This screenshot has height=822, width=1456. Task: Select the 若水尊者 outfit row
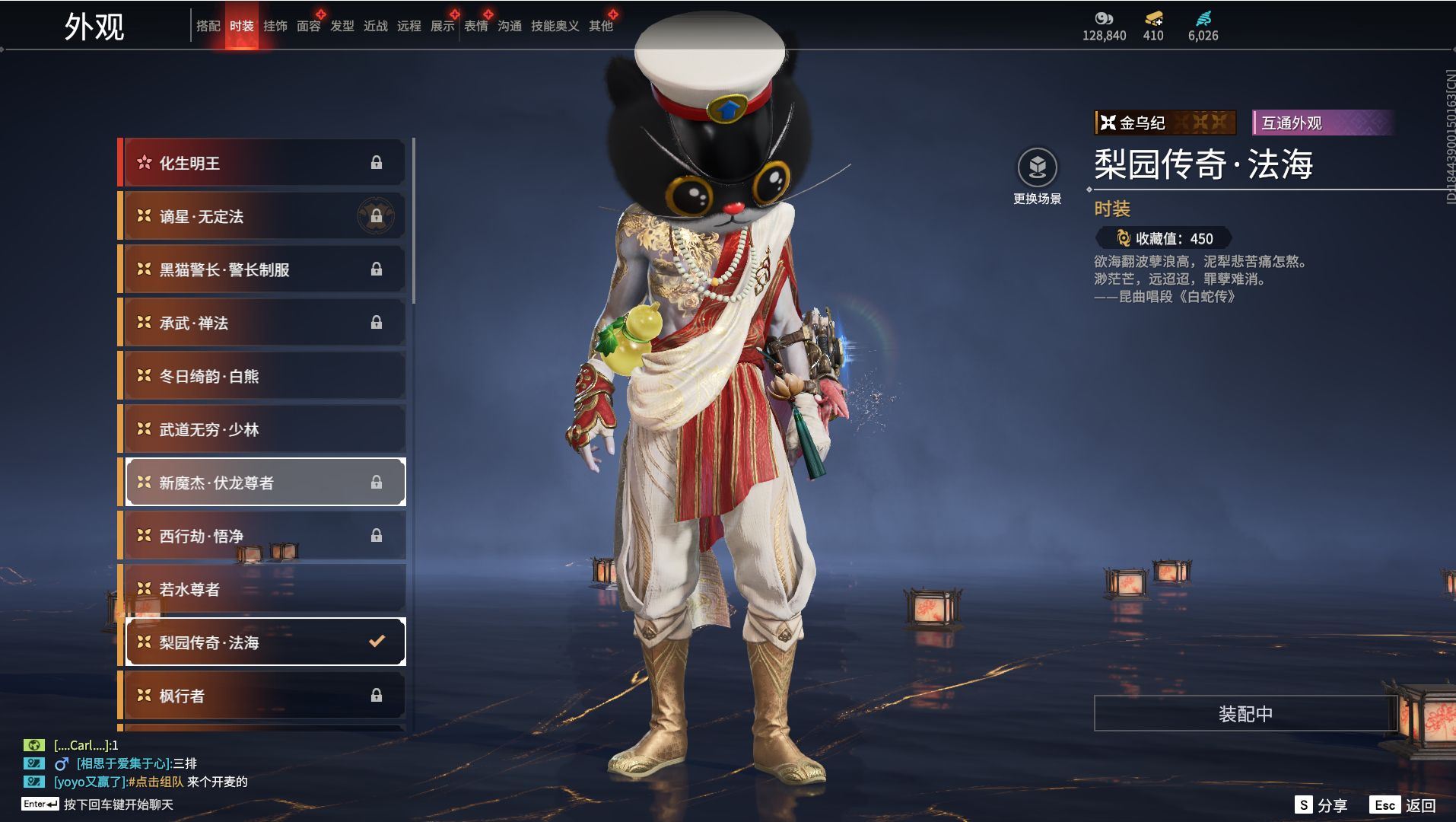(x=263, y=589)
